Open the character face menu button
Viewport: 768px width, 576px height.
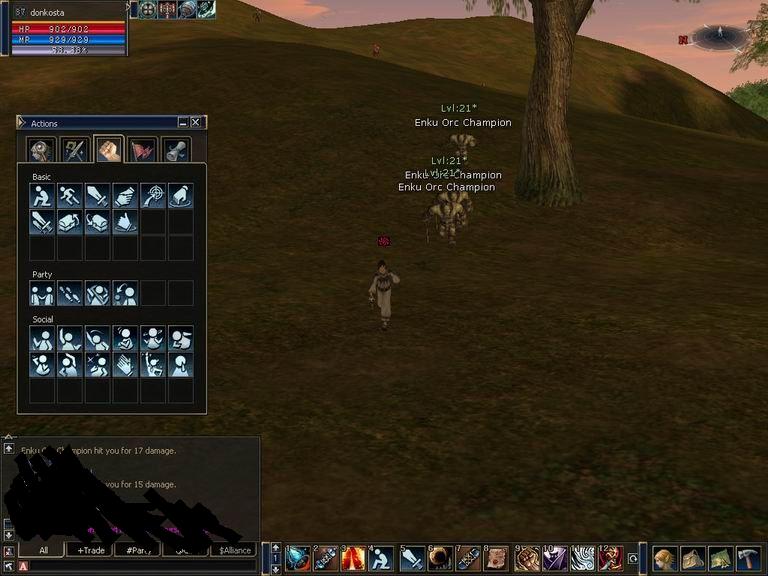(665, 558)
